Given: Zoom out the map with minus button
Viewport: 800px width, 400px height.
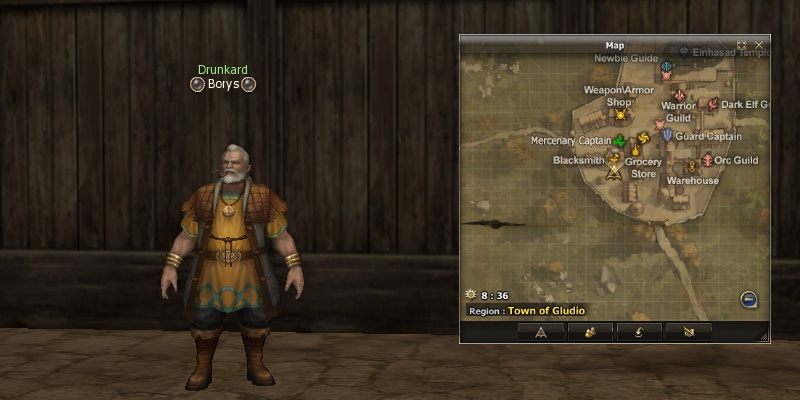Looking at the screenshot, I should pos(748,299).
